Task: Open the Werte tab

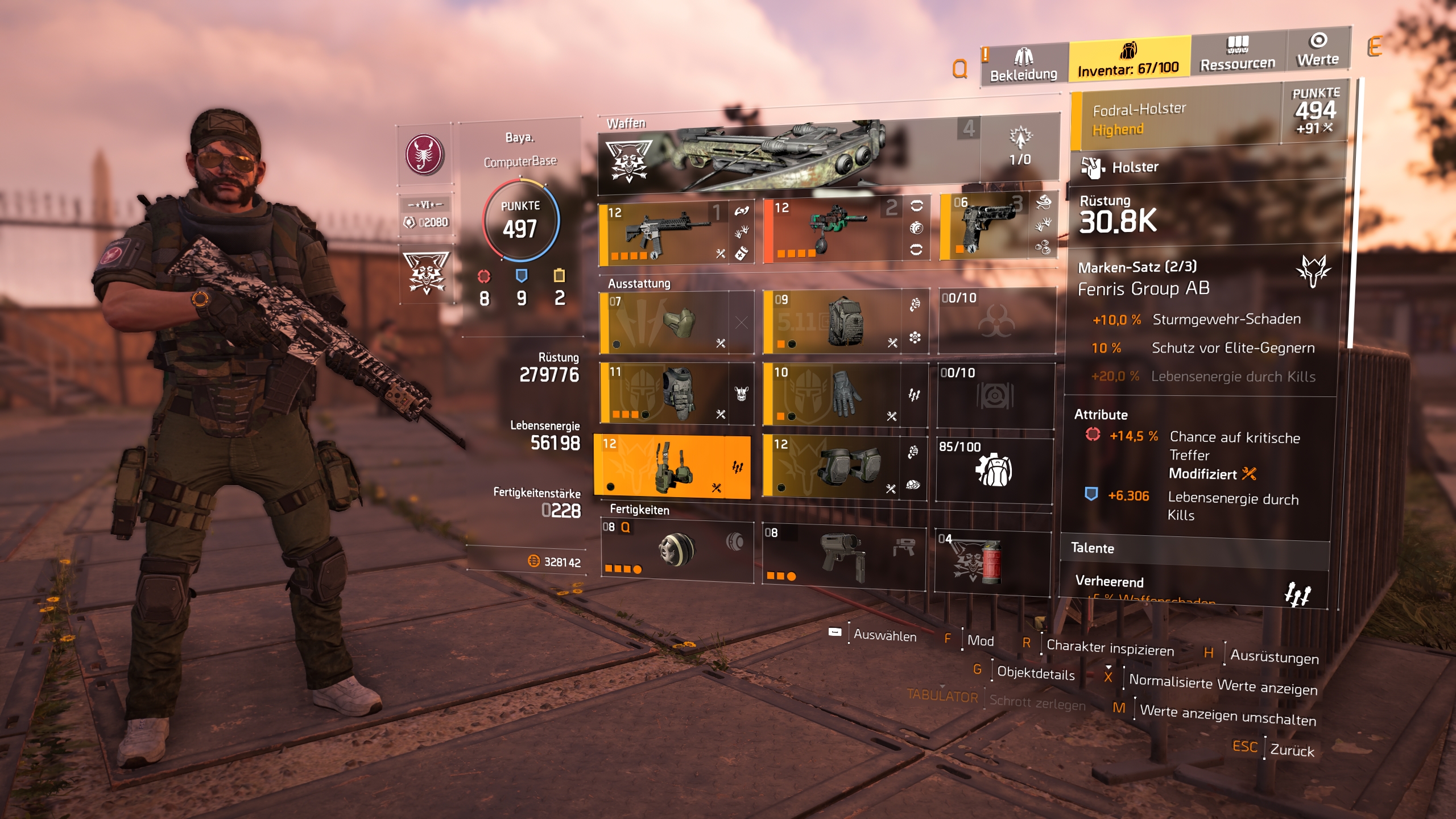Action: pos(1317,50)
